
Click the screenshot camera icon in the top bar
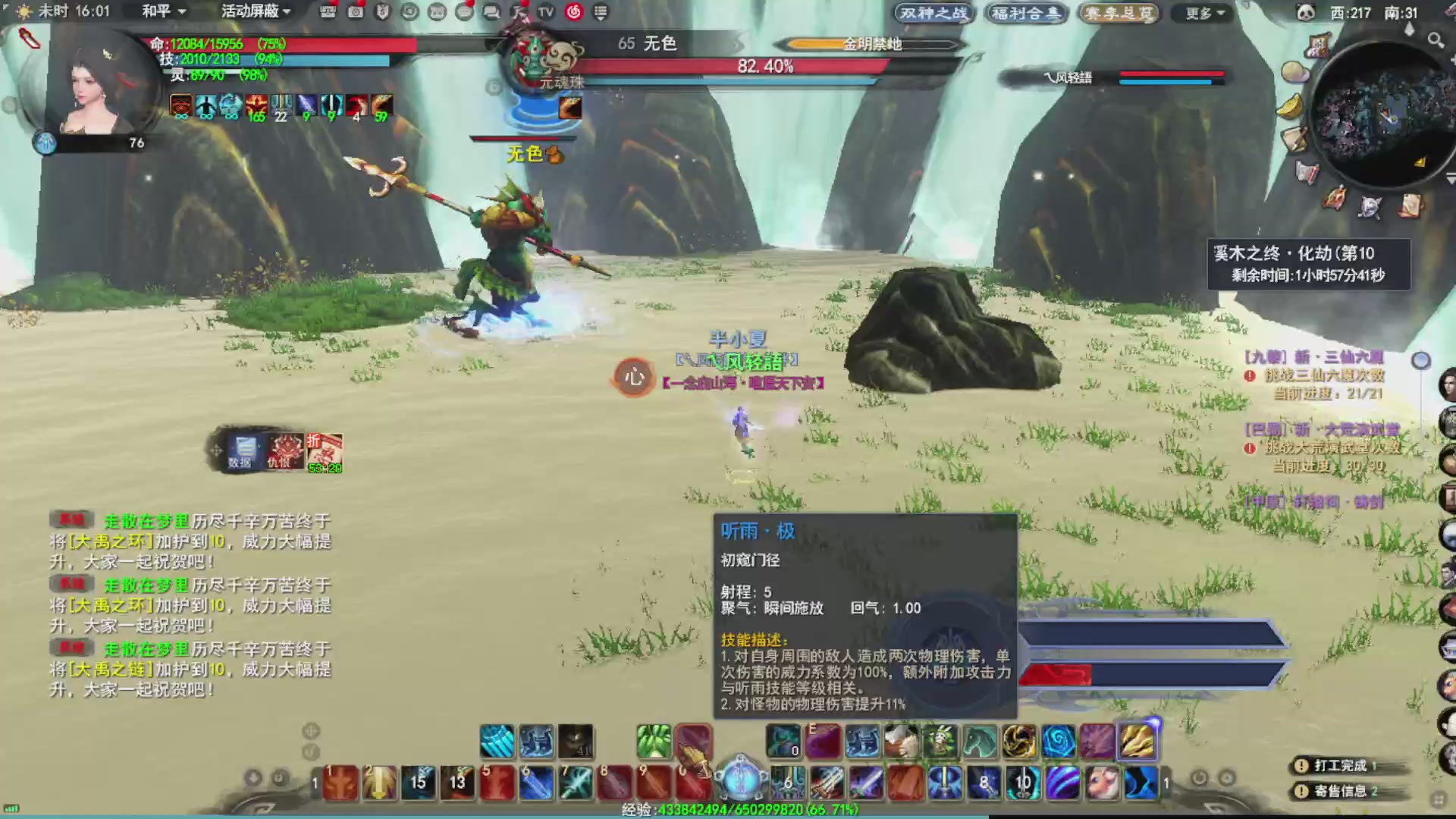coord(354,13)
